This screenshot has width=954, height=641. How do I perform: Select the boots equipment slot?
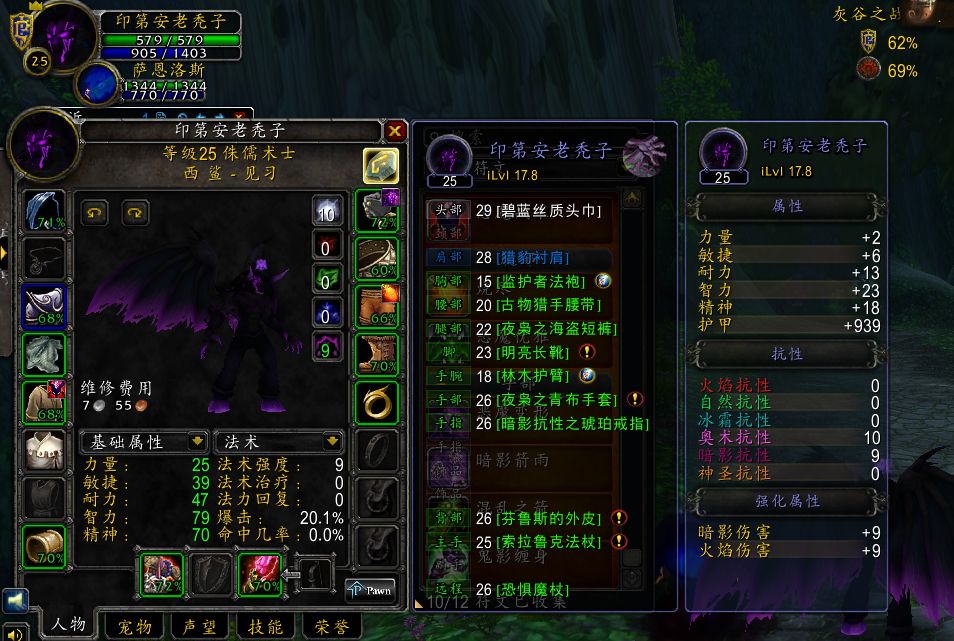coord(376,353)
